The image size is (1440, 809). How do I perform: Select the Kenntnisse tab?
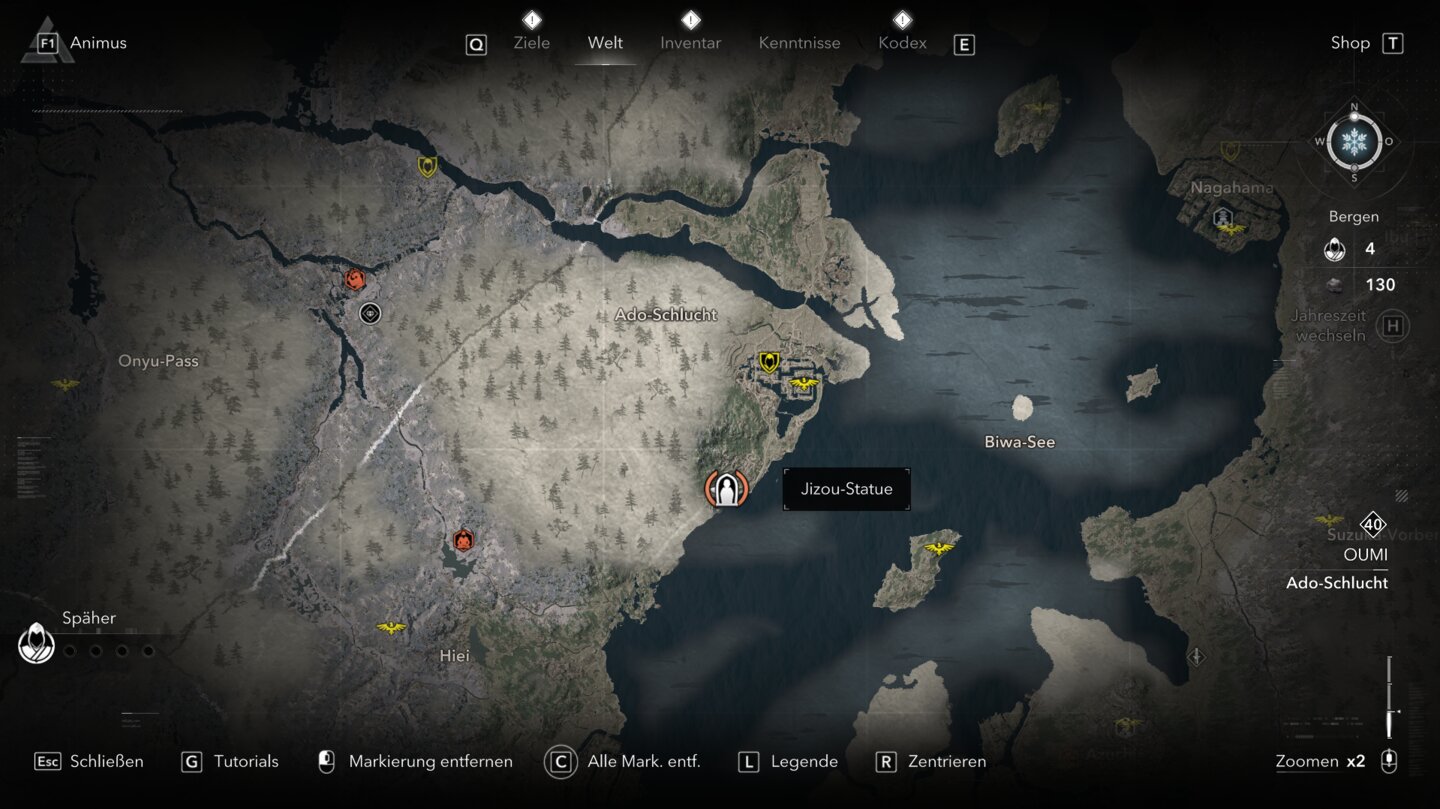799,43
